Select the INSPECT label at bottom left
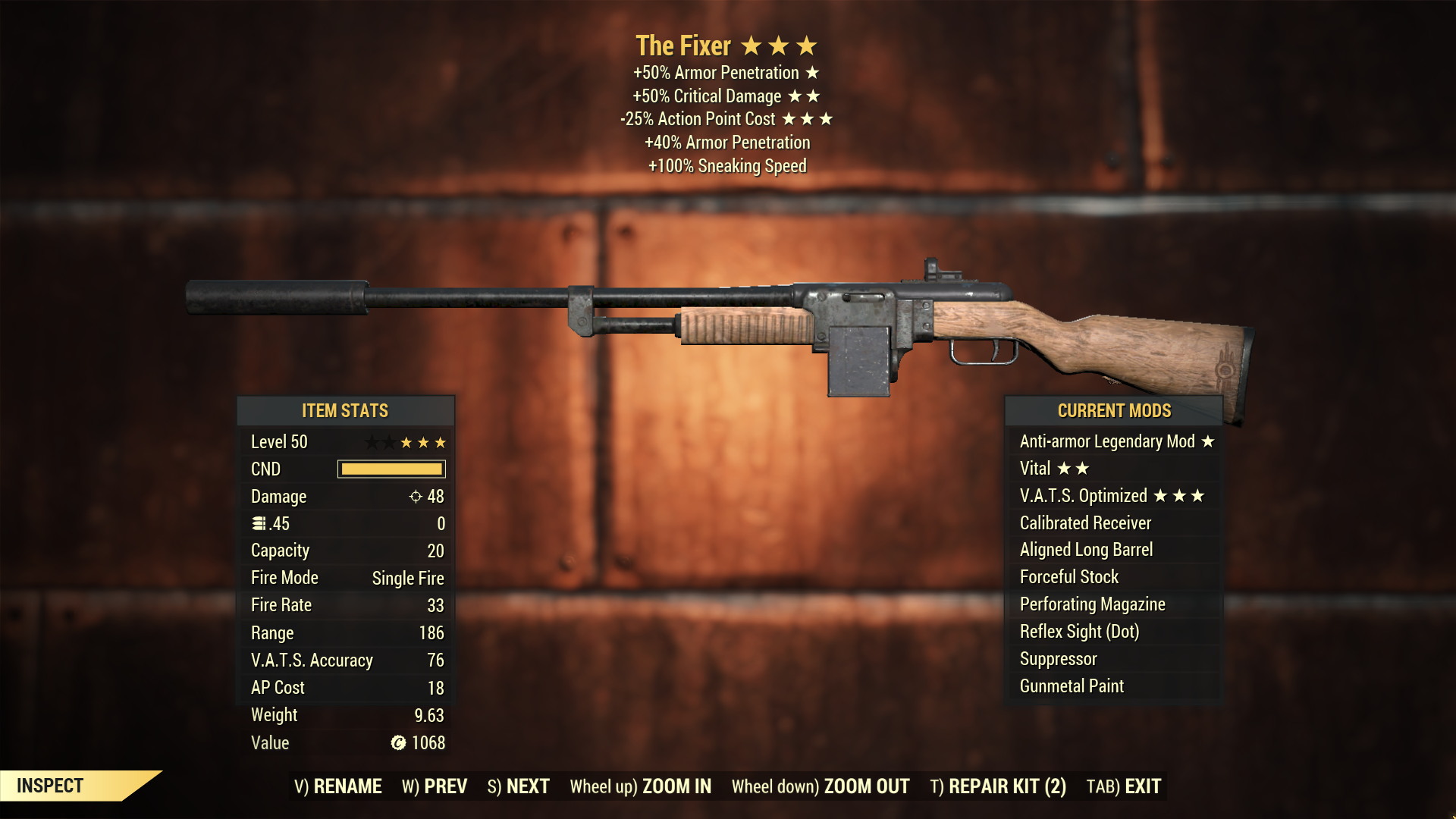The width and height of the screenshot is (1456, 819). [x=49, y=786]
